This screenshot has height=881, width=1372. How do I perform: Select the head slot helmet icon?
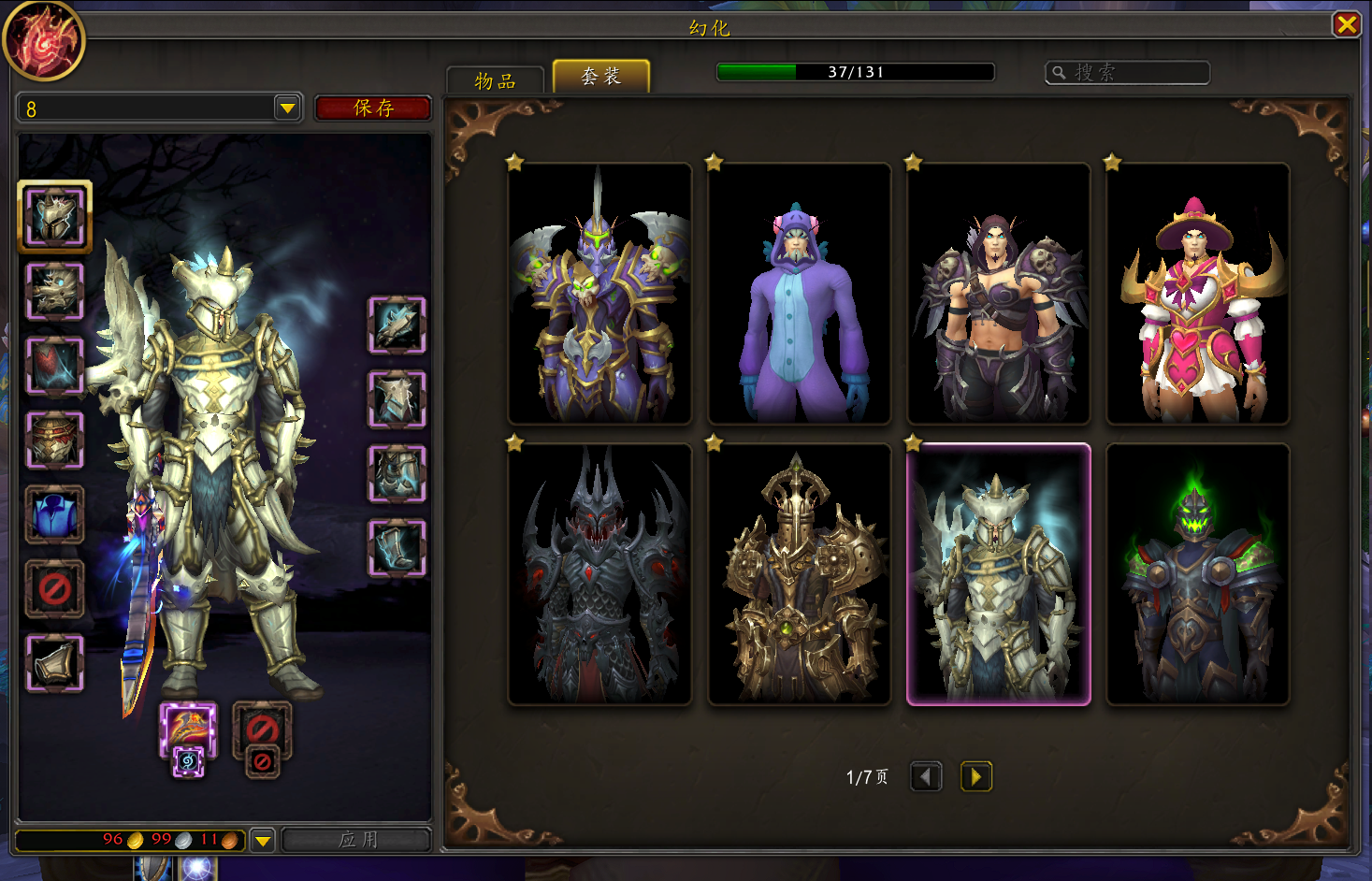pyautogui.click(x=55, y=216)
